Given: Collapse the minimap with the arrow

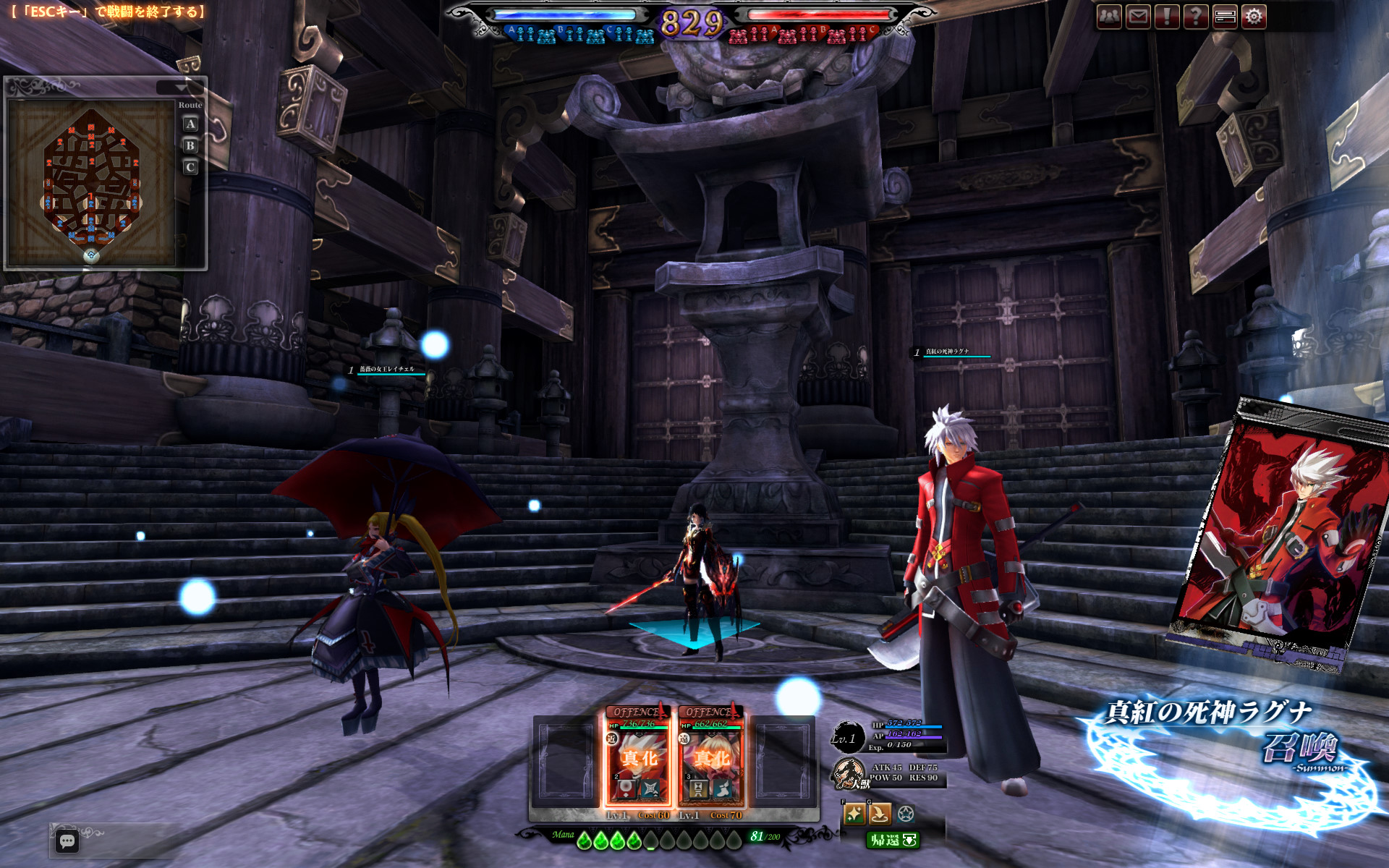Looking at the screenshot, I should 180,88.
